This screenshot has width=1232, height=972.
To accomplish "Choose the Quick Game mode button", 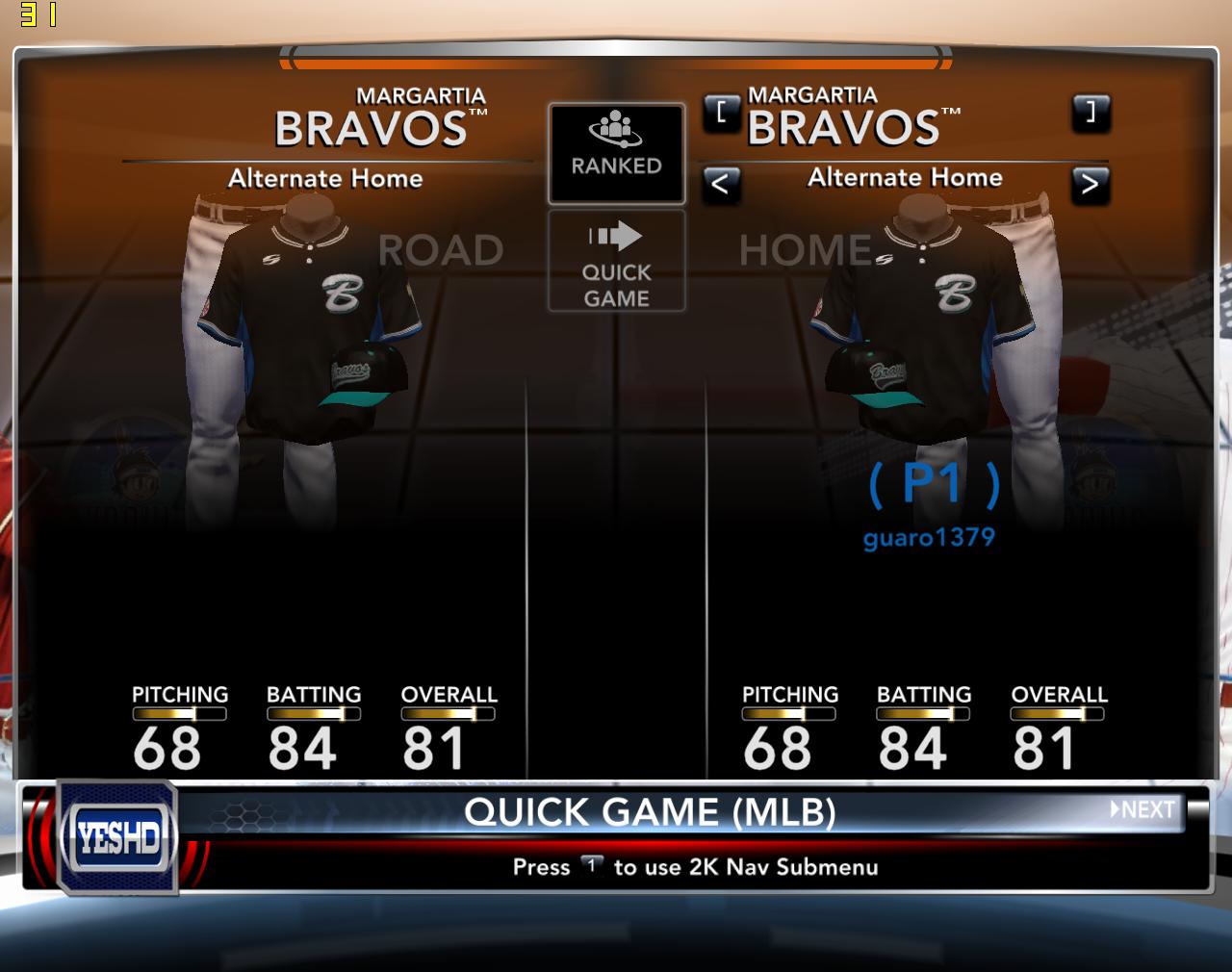I will pos(616,261).
